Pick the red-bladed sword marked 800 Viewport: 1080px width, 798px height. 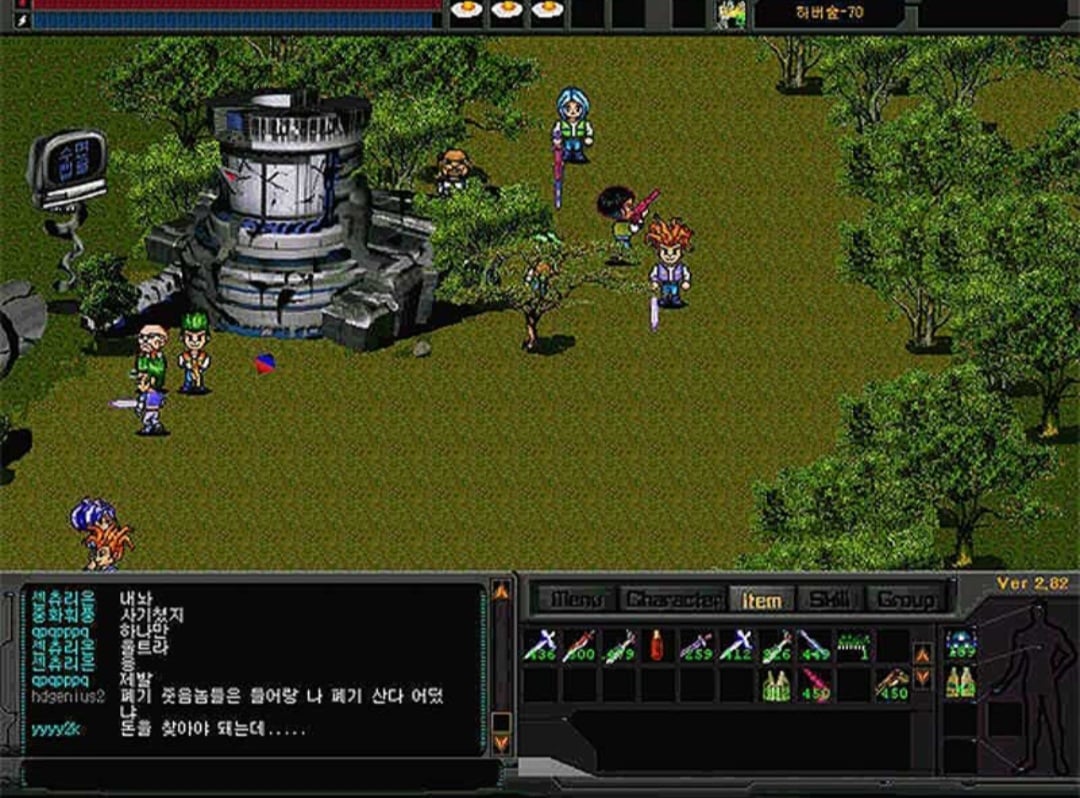pyautogui.click(x=579, y=645)
